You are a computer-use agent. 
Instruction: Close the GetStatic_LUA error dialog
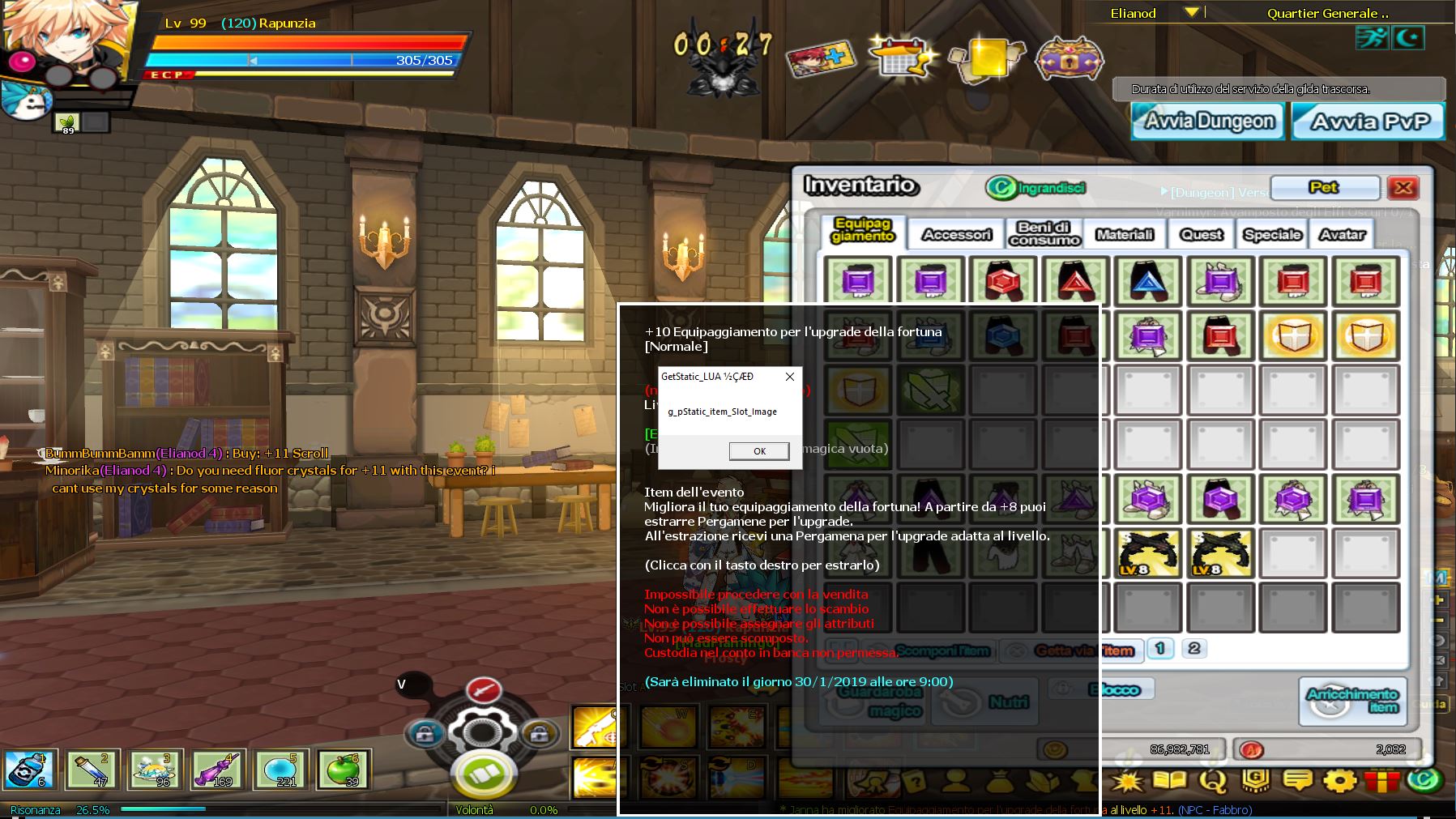click(790, 377)
